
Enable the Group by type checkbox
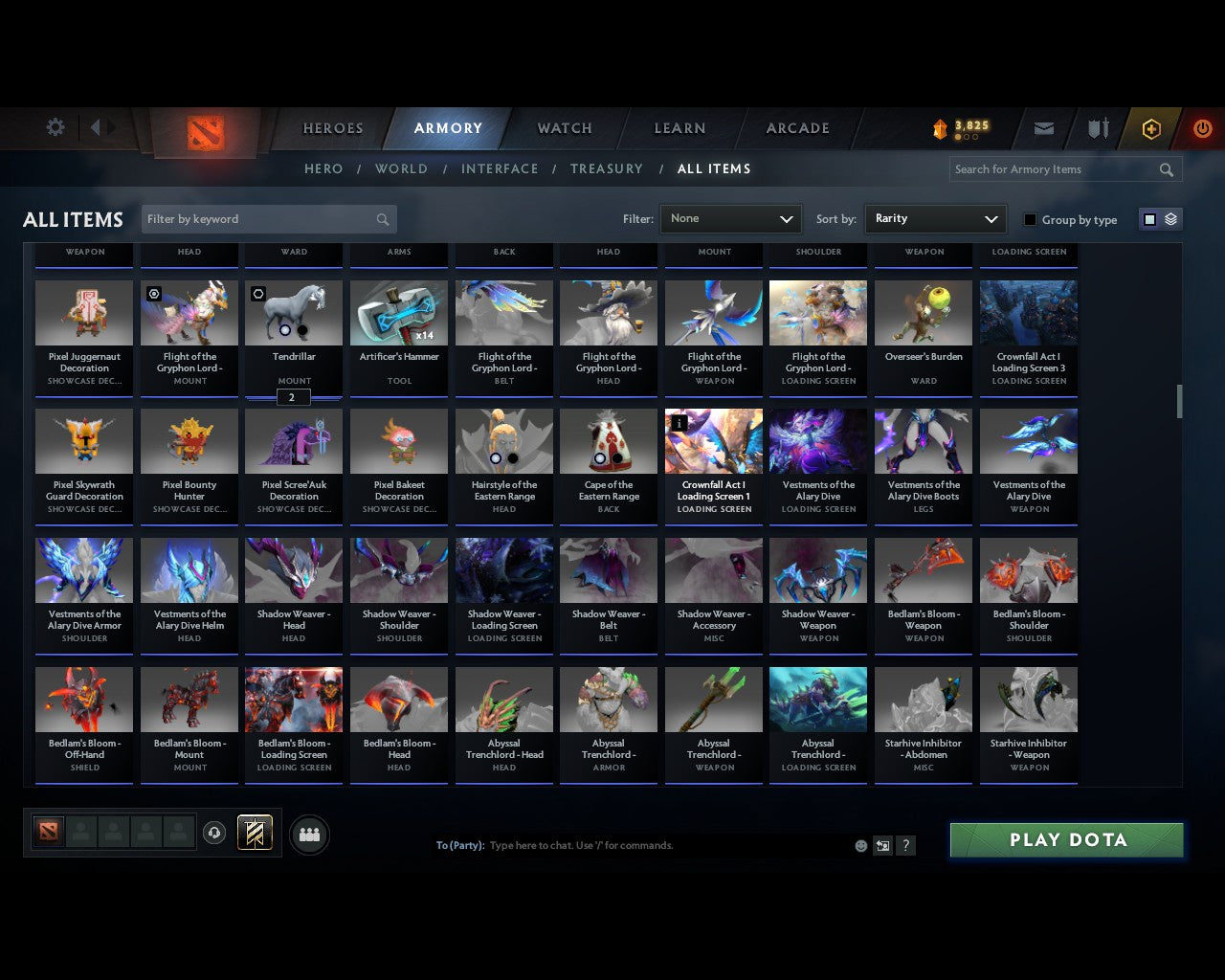(x=1030, y=219)
